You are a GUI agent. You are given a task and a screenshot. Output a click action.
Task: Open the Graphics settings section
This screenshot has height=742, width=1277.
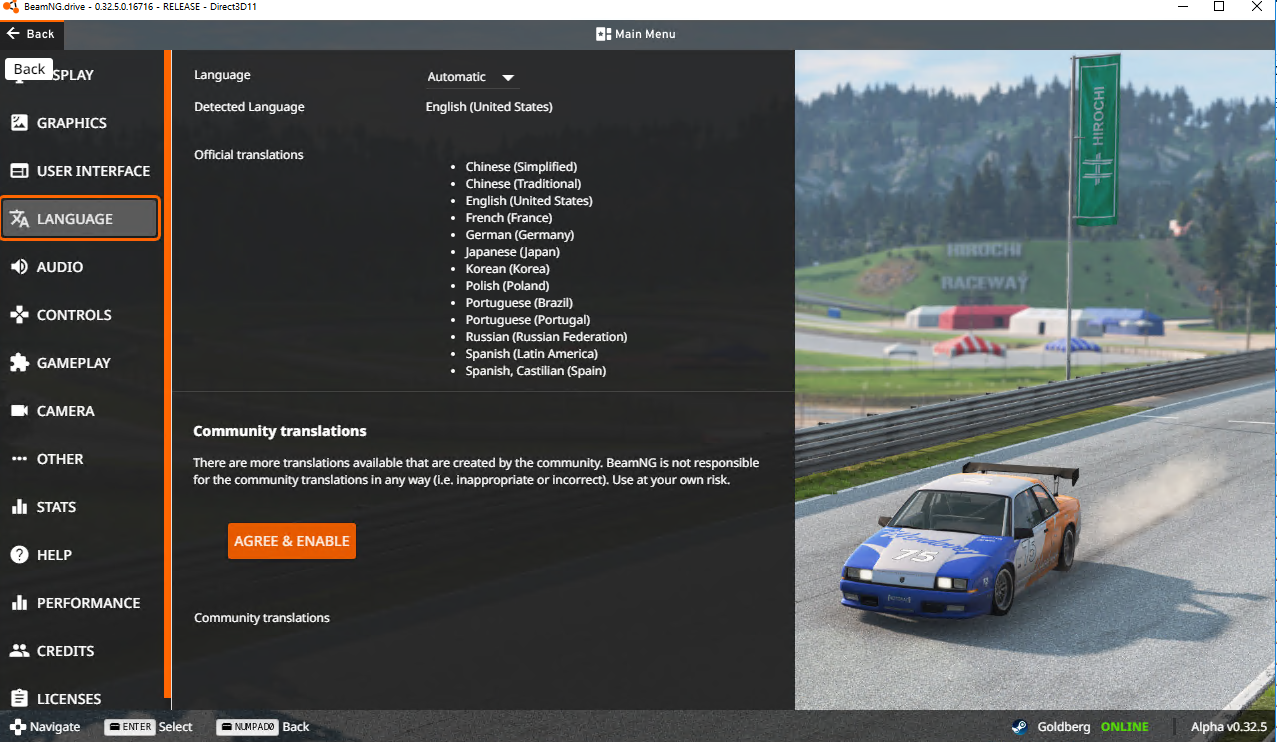(72, 123)
